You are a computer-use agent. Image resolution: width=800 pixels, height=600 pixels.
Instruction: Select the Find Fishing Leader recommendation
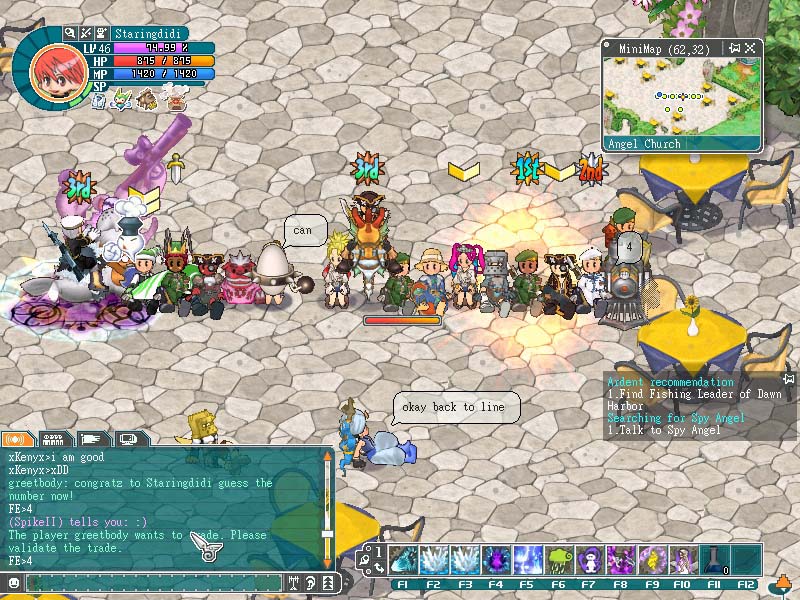pyautogui.click(x=695, y=400)
